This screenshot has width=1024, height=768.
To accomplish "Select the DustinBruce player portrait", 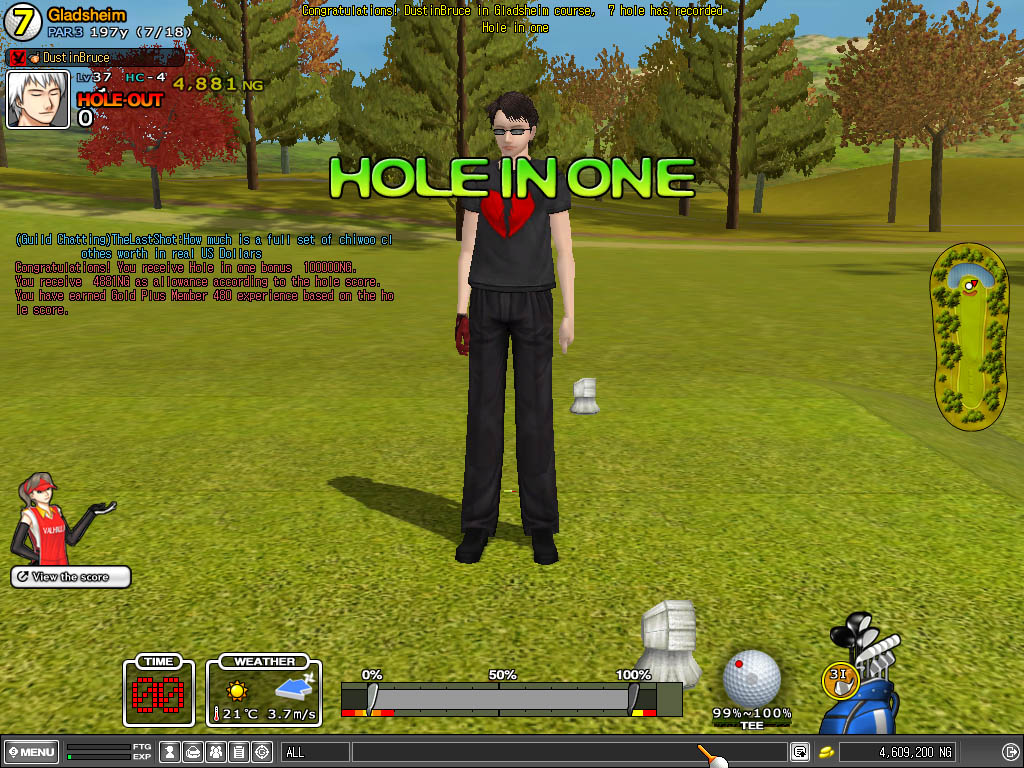I will (38, 99).
